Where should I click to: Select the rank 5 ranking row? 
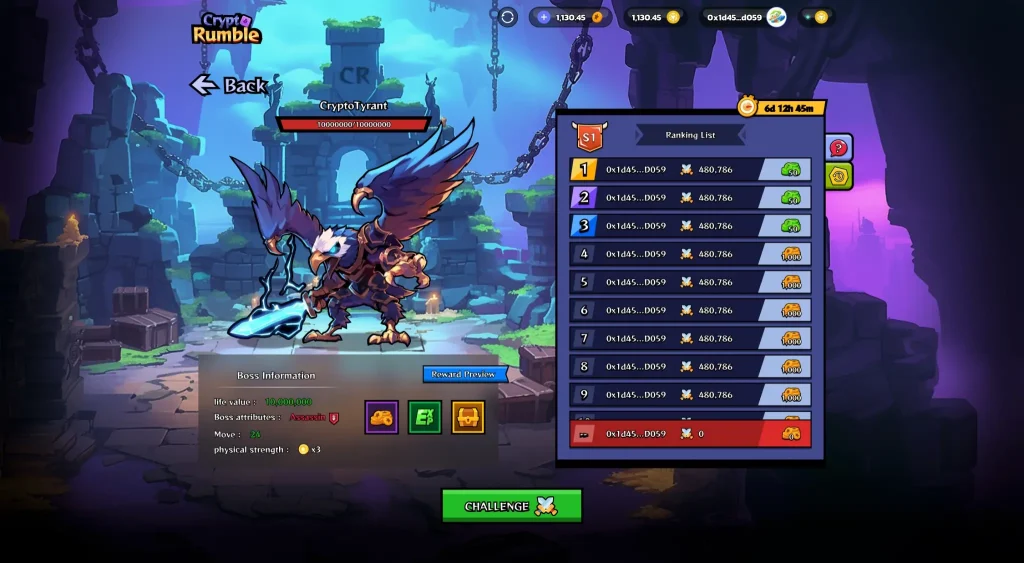[x=690, y=282]
